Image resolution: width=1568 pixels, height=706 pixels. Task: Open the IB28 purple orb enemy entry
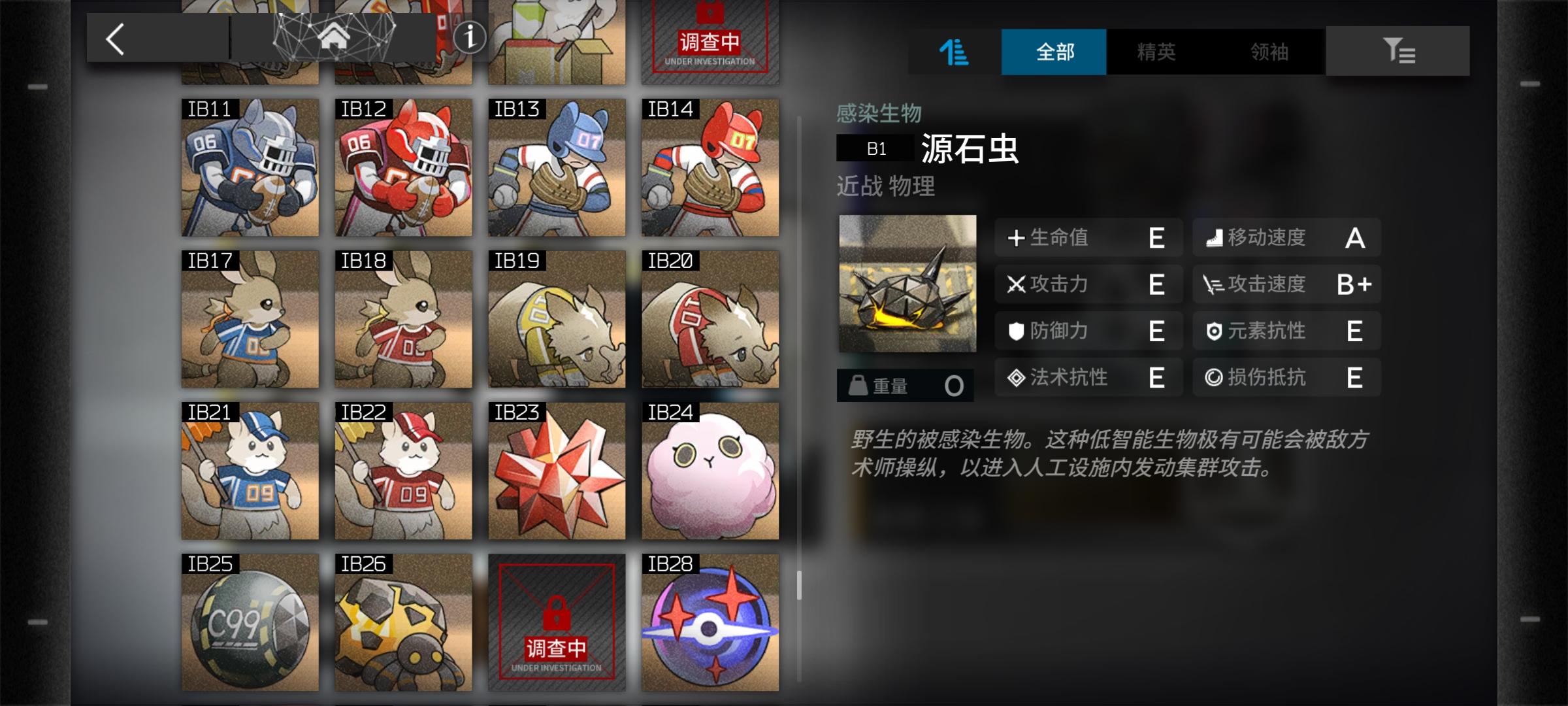(710, 624)
